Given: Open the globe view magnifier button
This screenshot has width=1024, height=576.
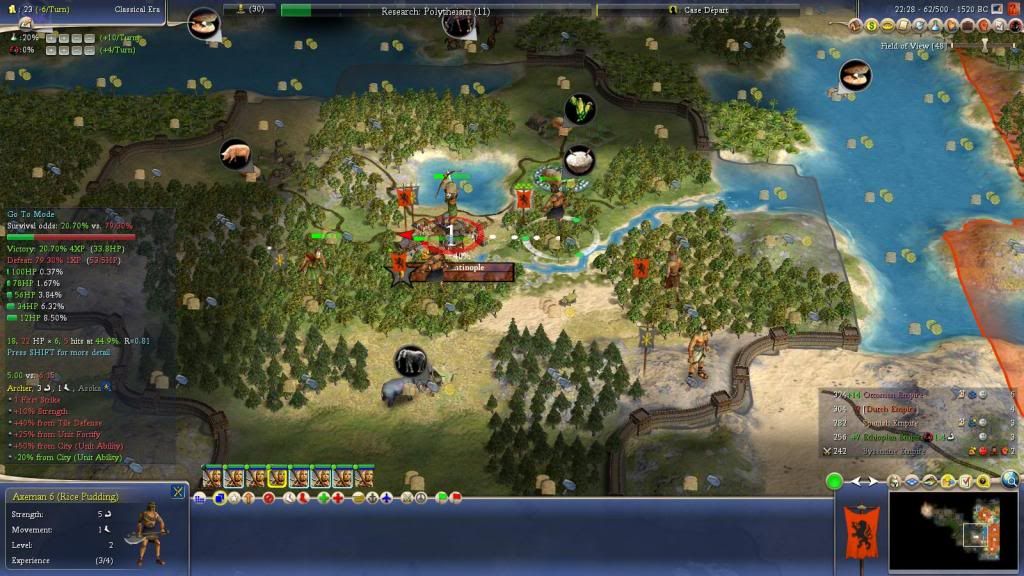Looking at the screenshot, I should [1010, 479].
